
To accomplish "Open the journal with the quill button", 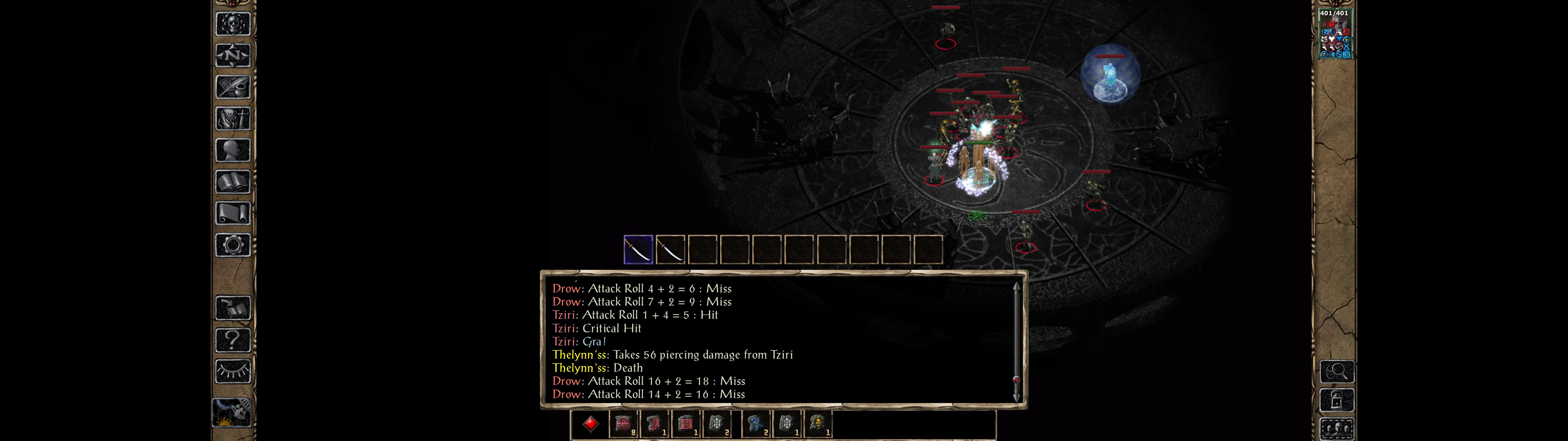I will pos(232,87).
